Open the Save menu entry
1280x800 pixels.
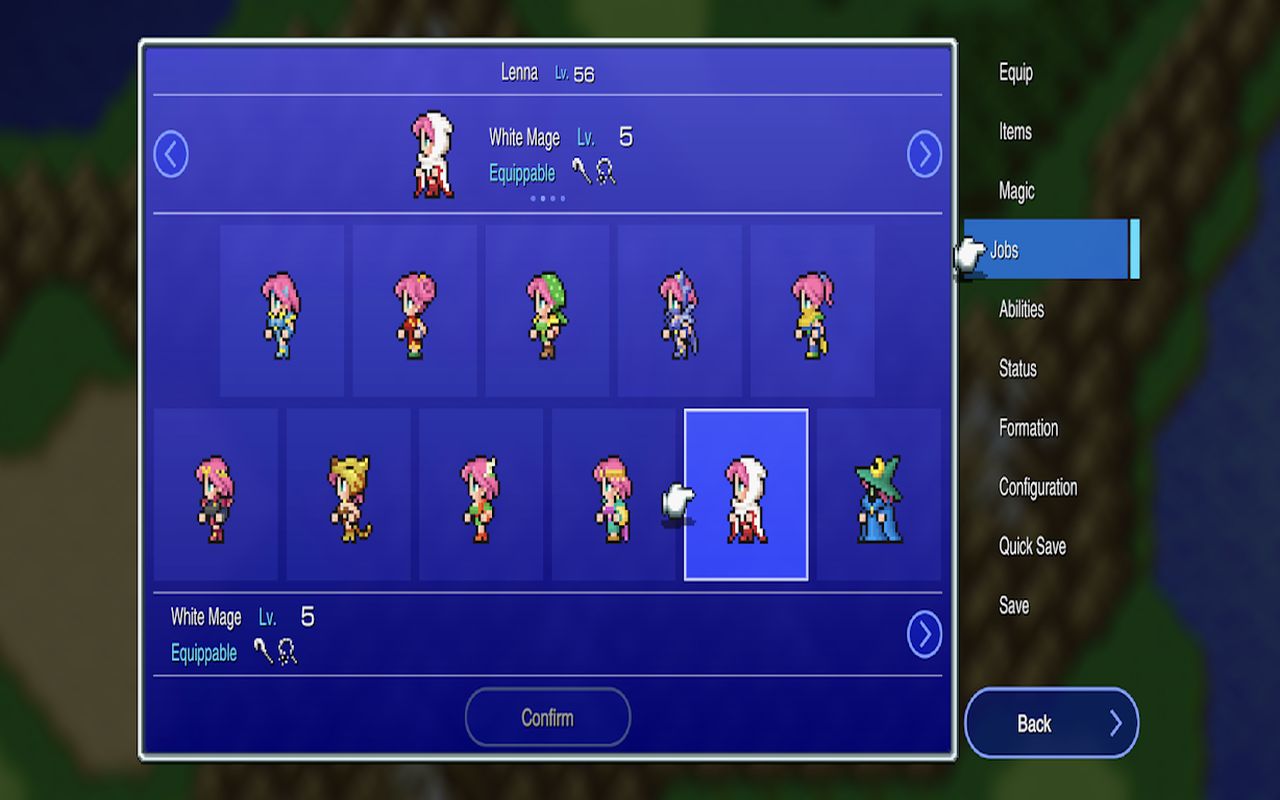pyautogui.click(x=1014, y=605)
